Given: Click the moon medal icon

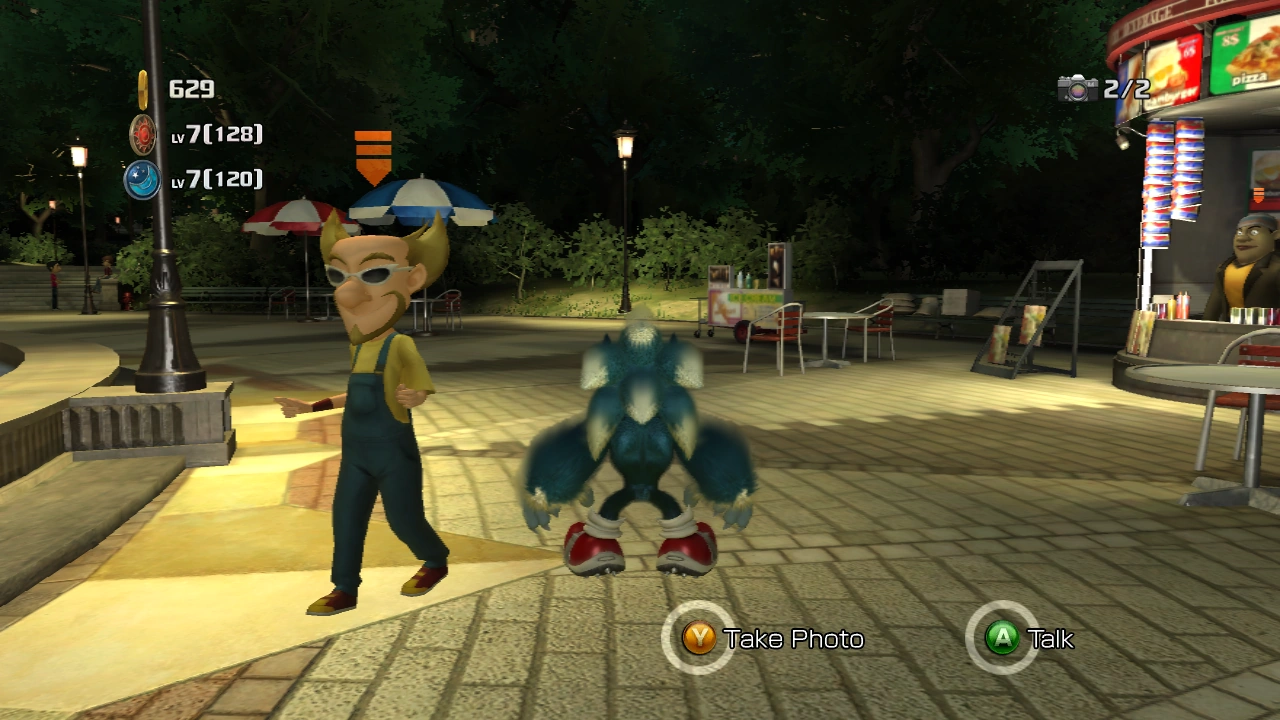Looking at the screenshot, I should [142, 180].
